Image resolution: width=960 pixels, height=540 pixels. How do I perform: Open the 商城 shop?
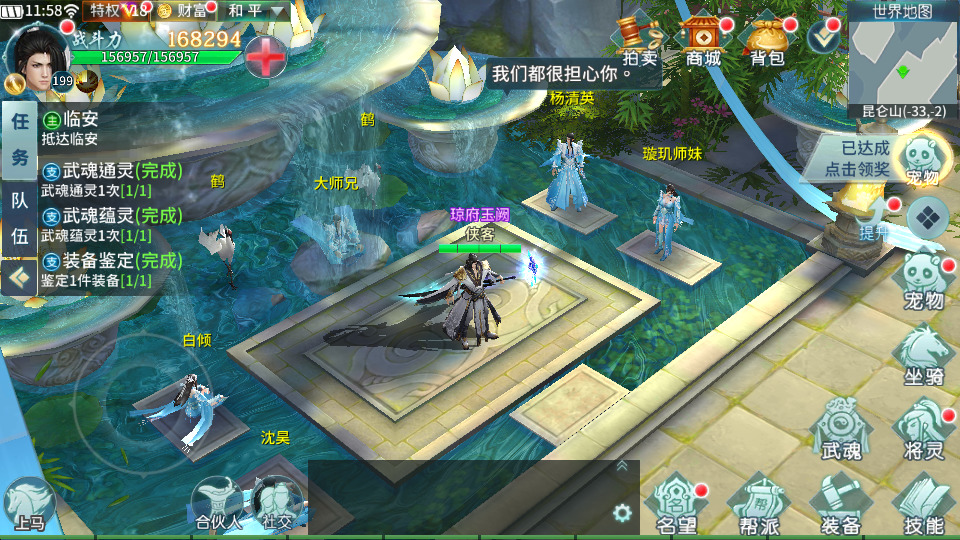point(703,40)
